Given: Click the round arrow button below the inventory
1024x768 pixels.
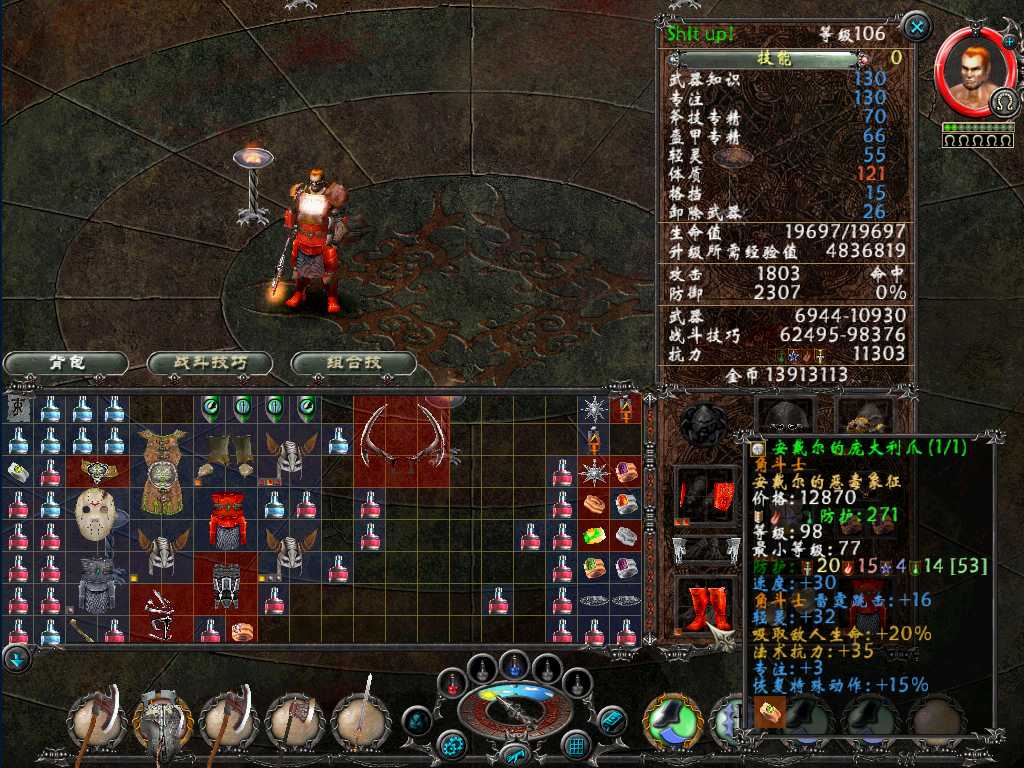Looking at the screenshot, I should click(17, 659).
